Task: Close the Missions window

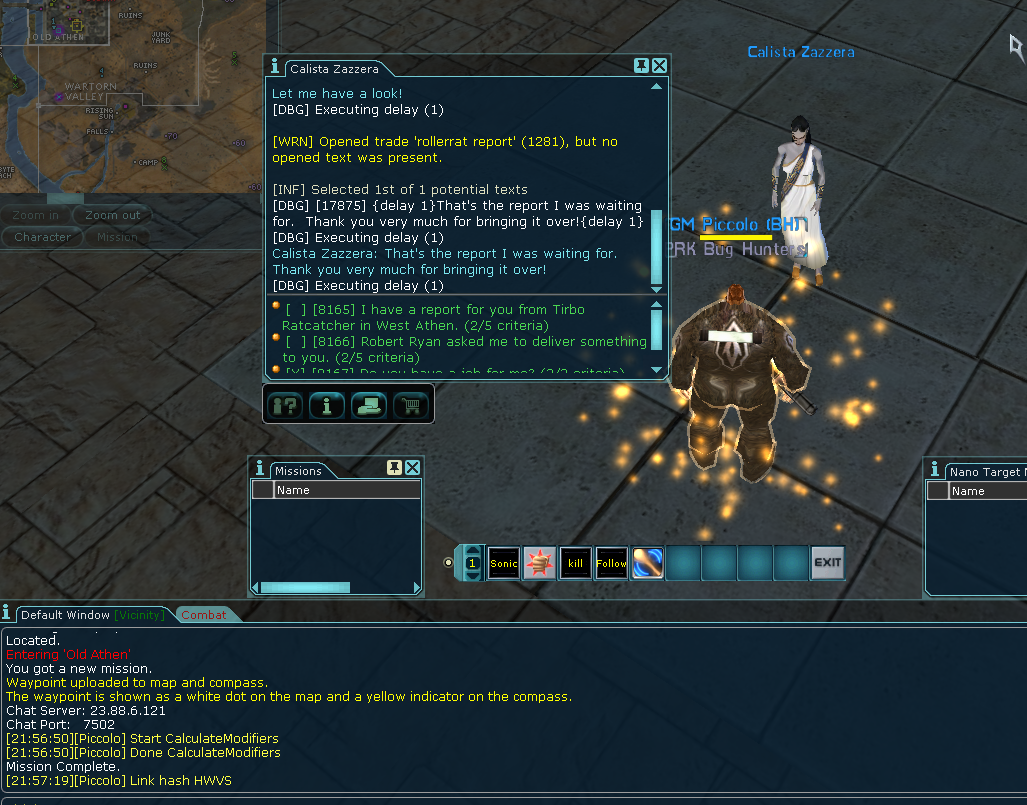Action: tap(412, 468)
